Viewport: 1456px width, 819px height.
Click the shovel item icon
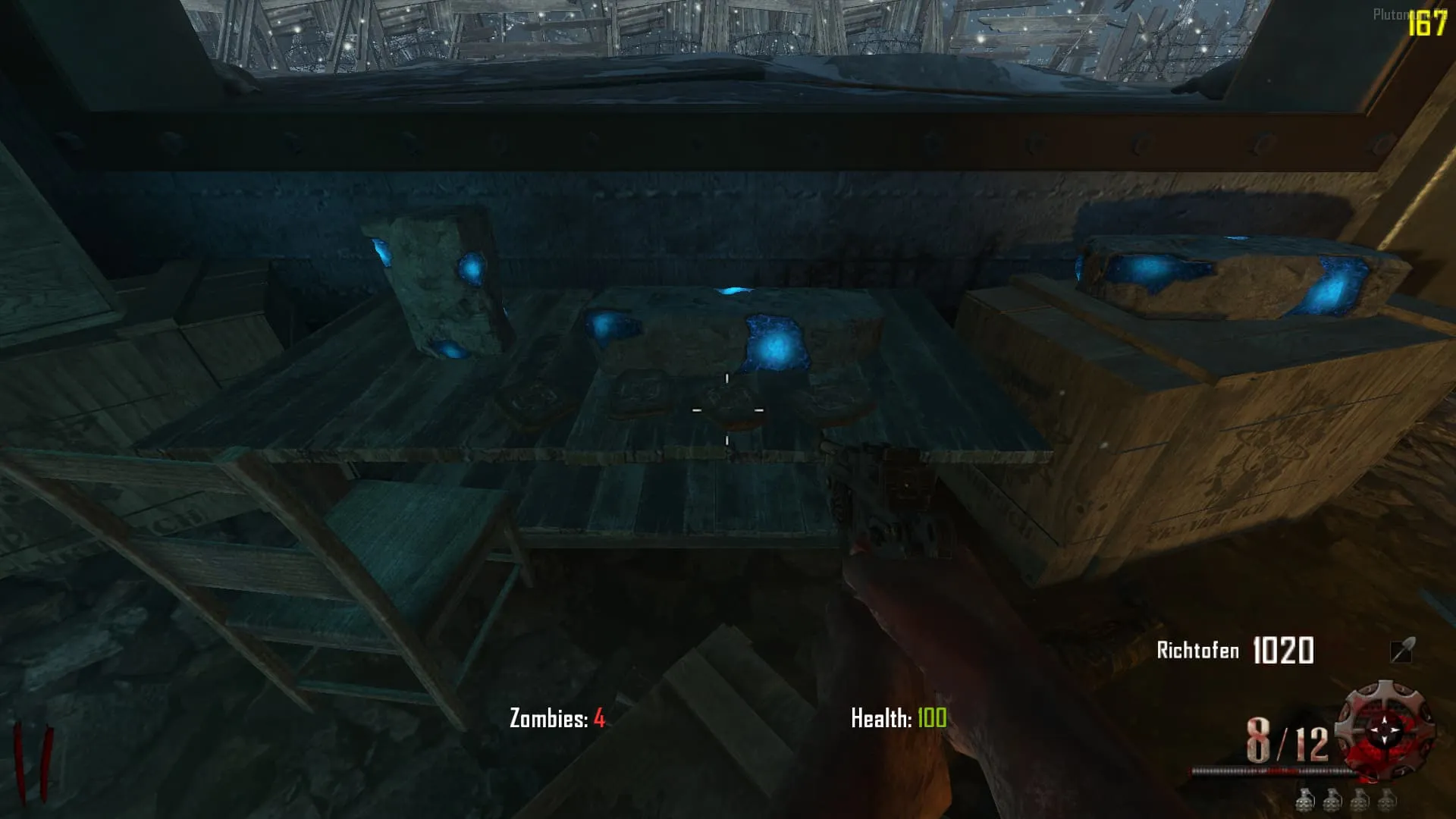pyautogui.click(x=1401, y=650)
